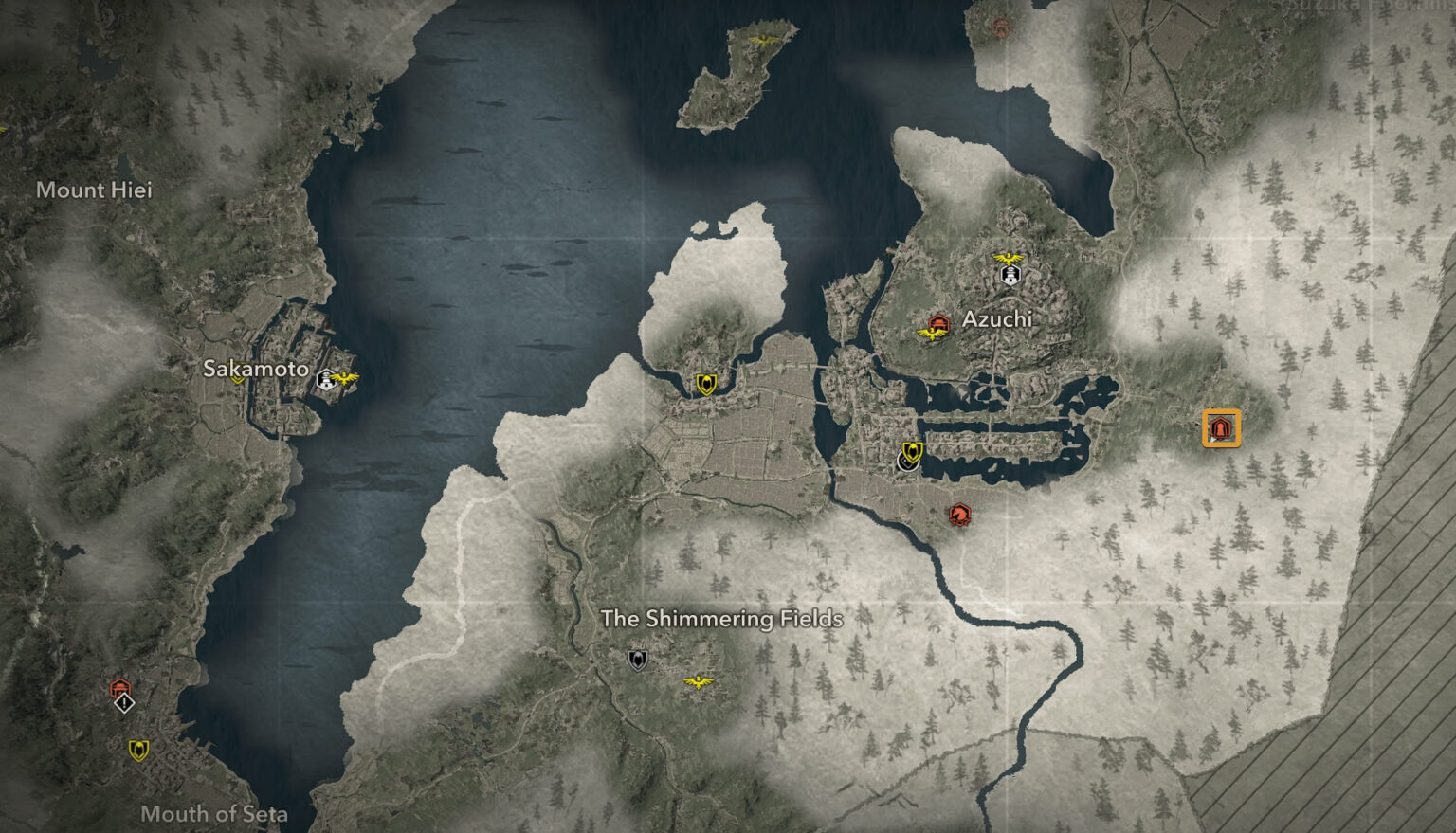
Task: Select The Shimmering Fields region name
Action: [723, 619]
